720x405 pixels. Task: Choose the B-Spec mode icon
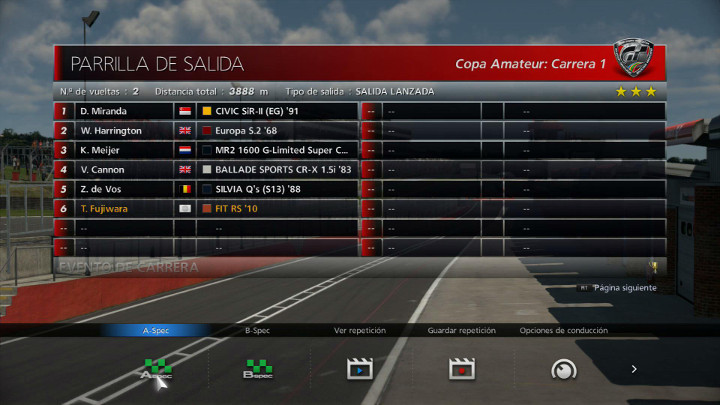point(257,369)
